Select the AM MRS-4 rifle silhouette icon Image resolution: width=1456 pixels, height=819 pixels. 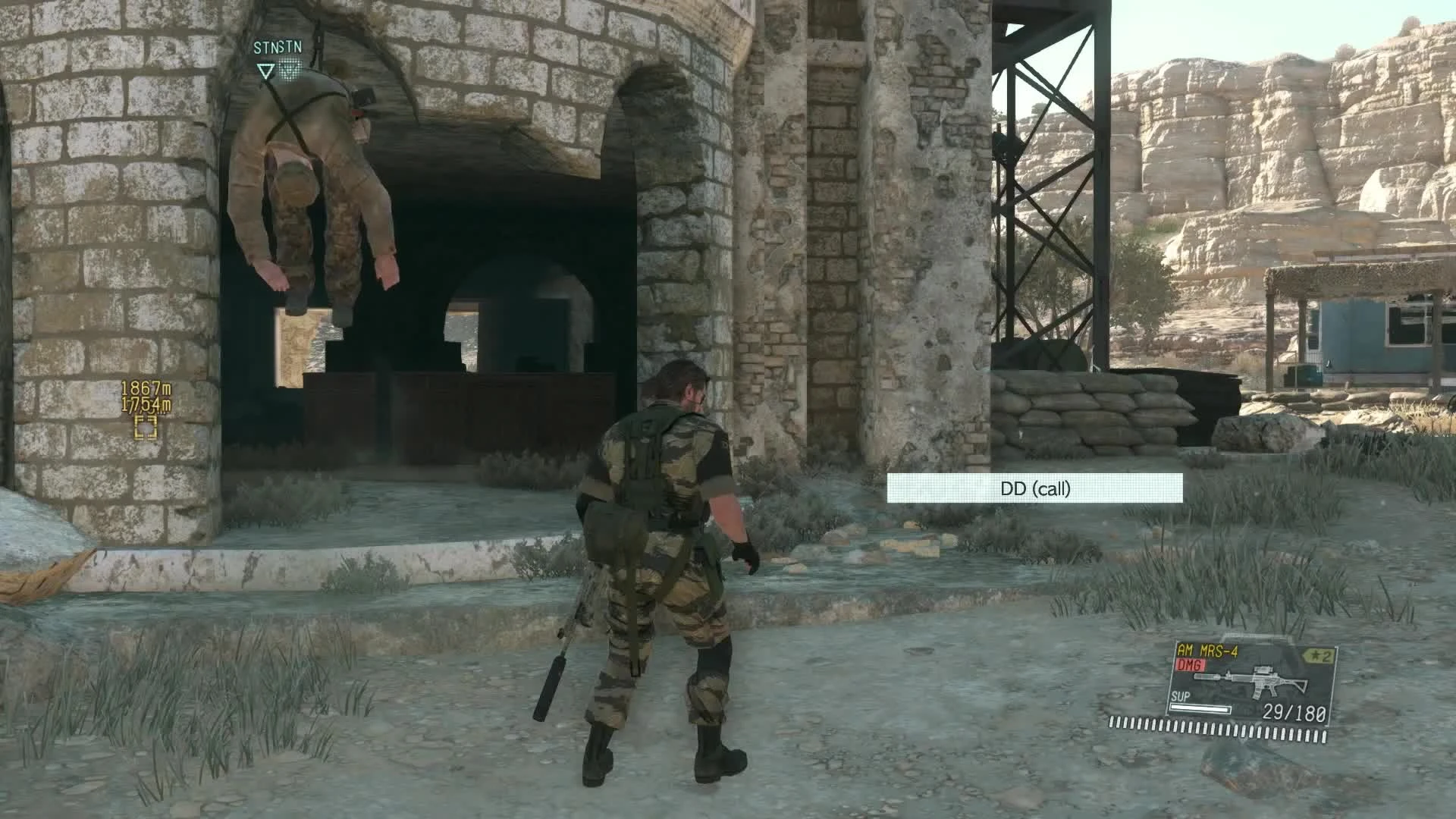(1251, 680)
